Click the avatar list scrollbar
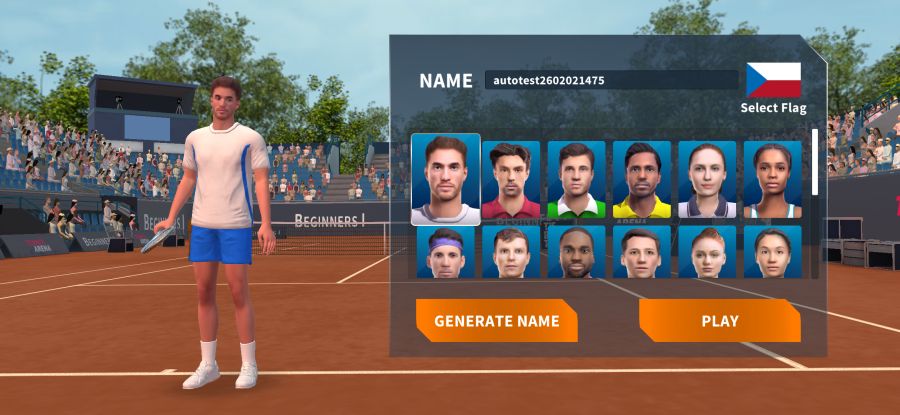The height and width of the screenshot is (415, 900). tap(815, 162)
